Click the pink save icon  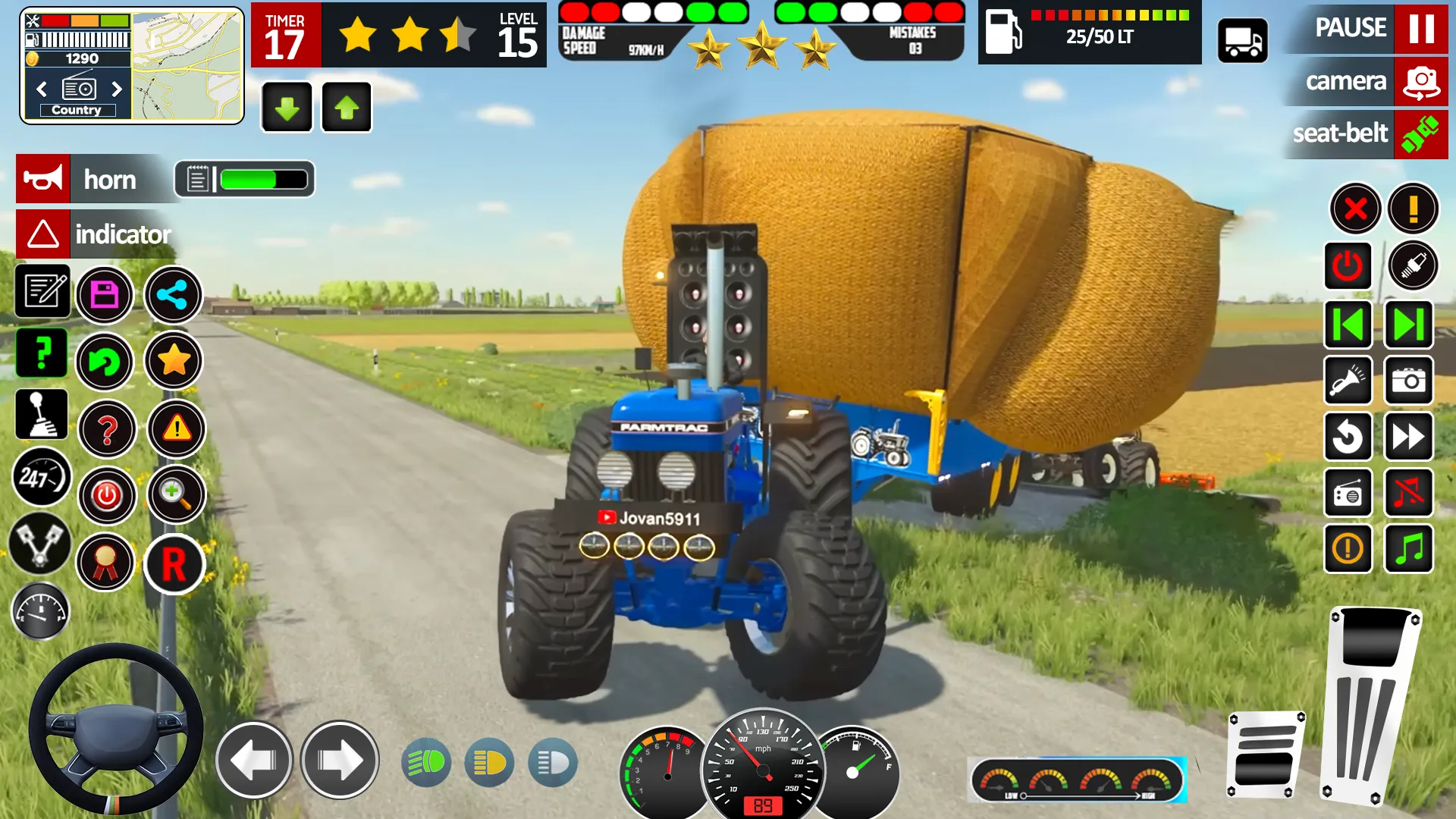coord(106,295)
